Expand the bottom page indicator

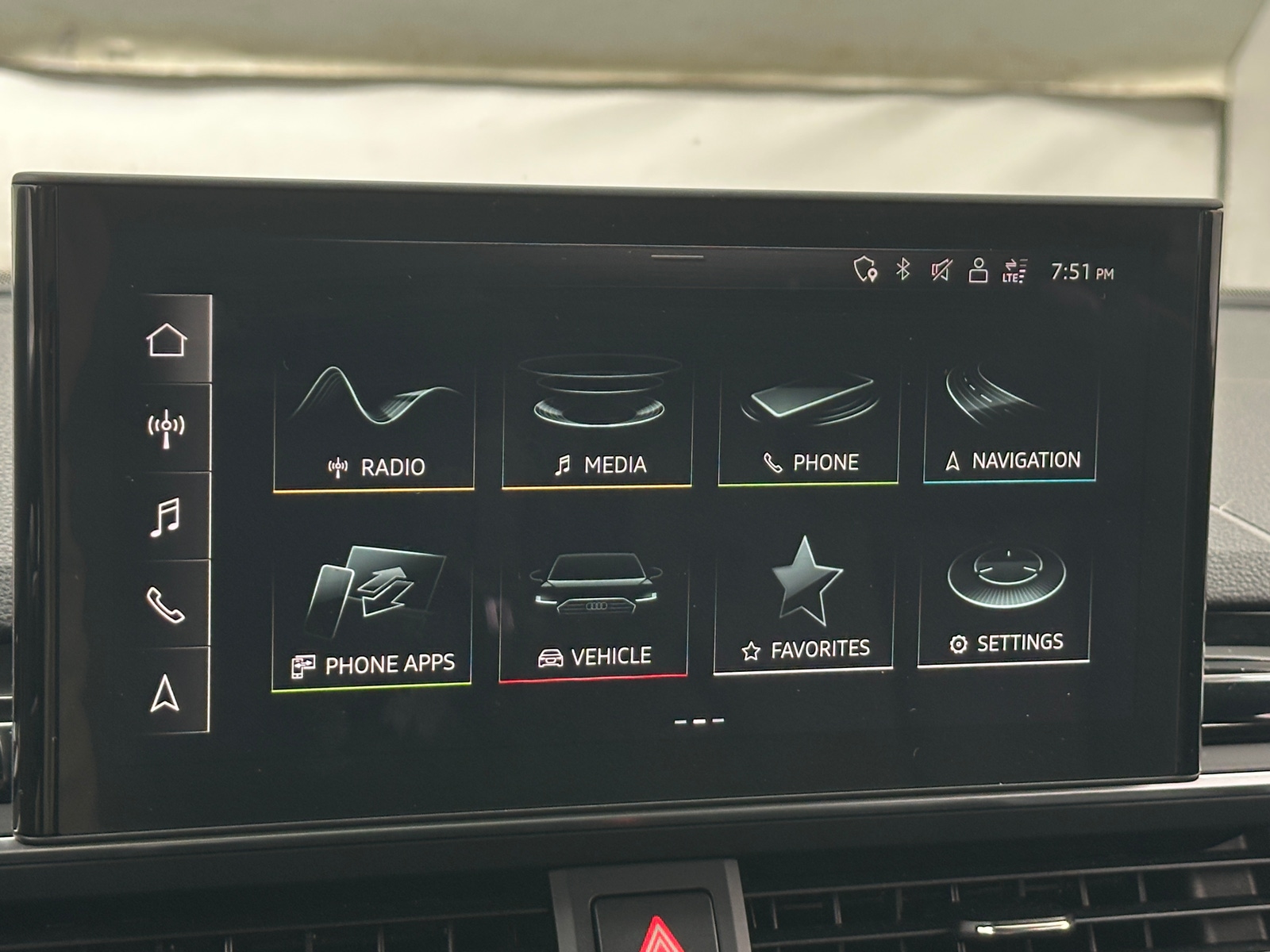point(700,720)
